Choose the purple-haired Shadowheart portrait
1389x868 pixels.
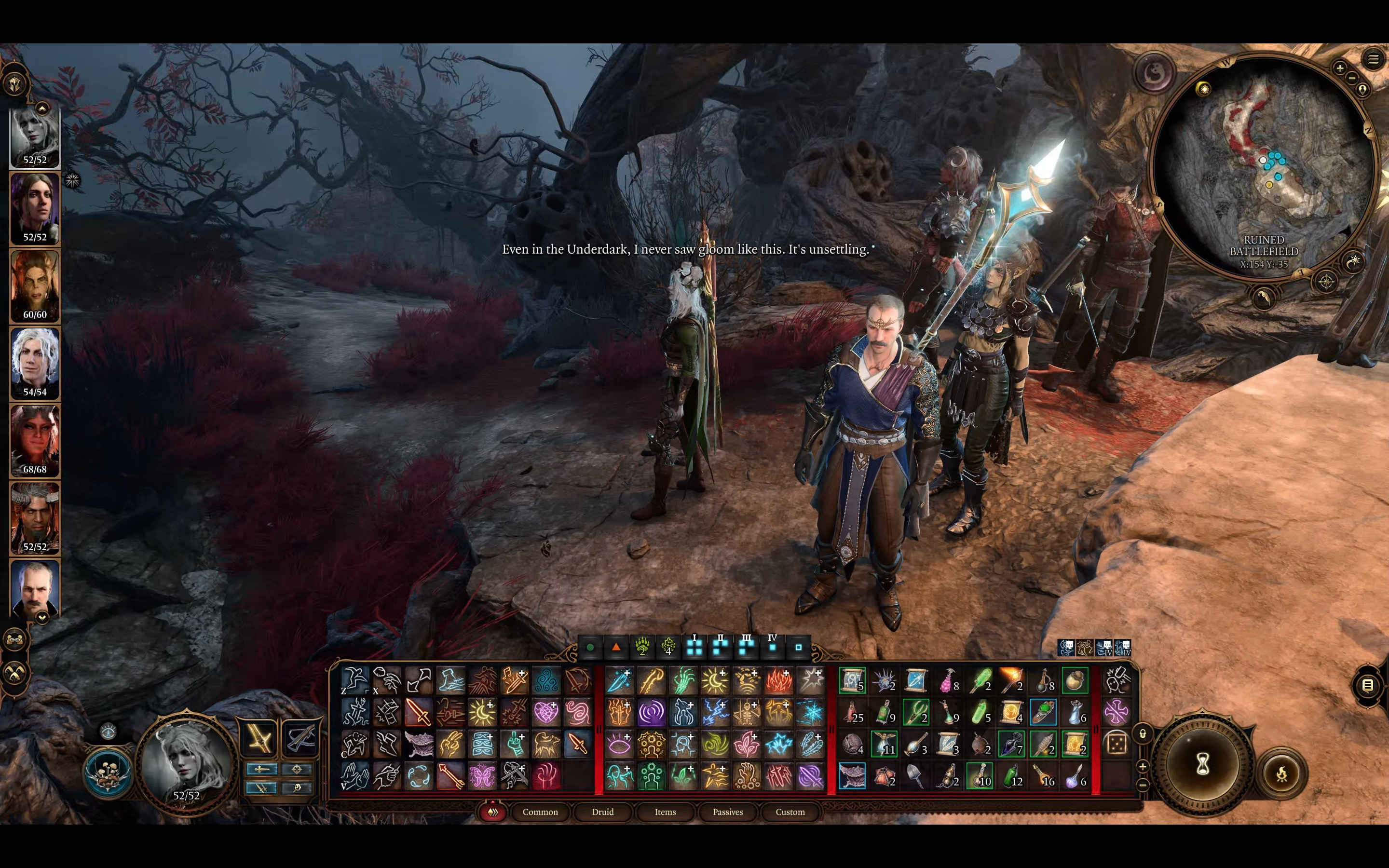pos(35,208)
